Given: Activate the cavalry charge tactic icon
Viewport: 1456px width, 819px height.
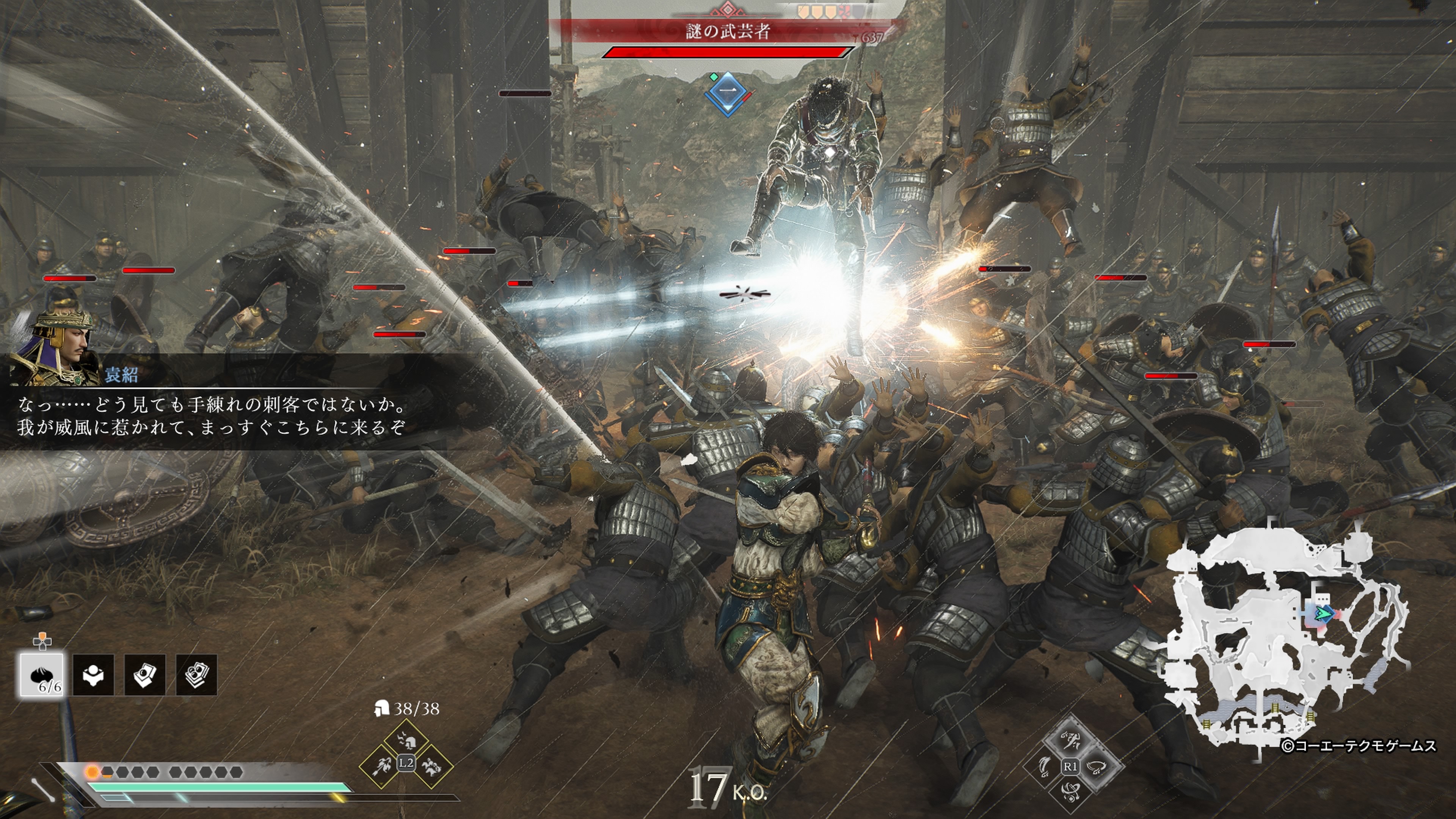Looking at the screenshot, I should pos(431,766).
